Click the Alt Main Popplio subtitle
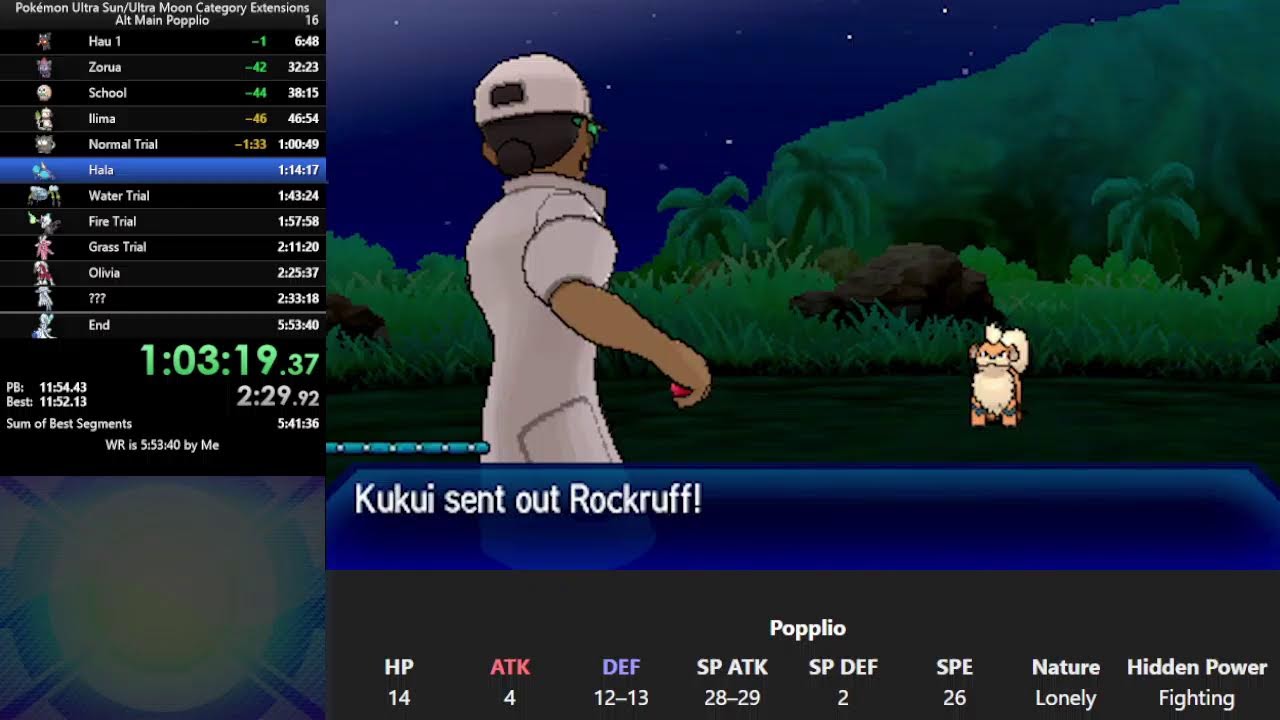Screen dimensions: 1280x720 tap(163, 17)
